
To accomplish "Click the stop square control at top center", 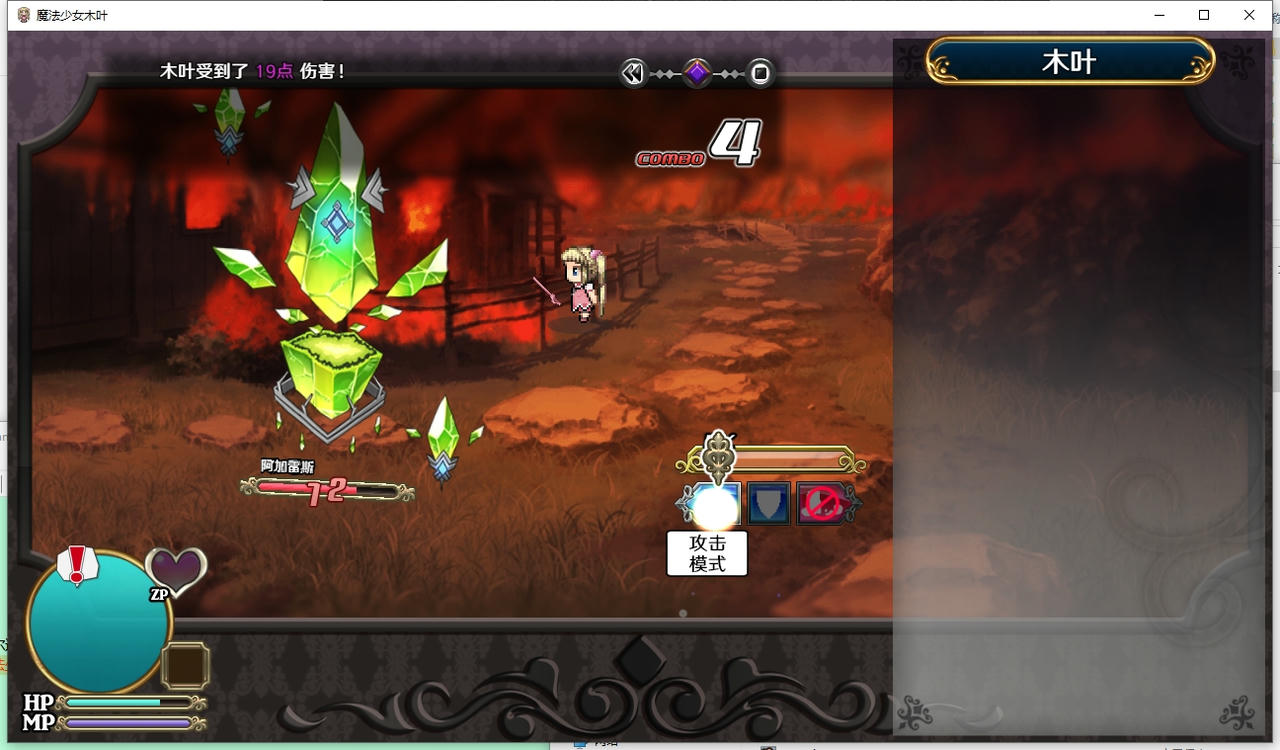I will tap(759, 72).
